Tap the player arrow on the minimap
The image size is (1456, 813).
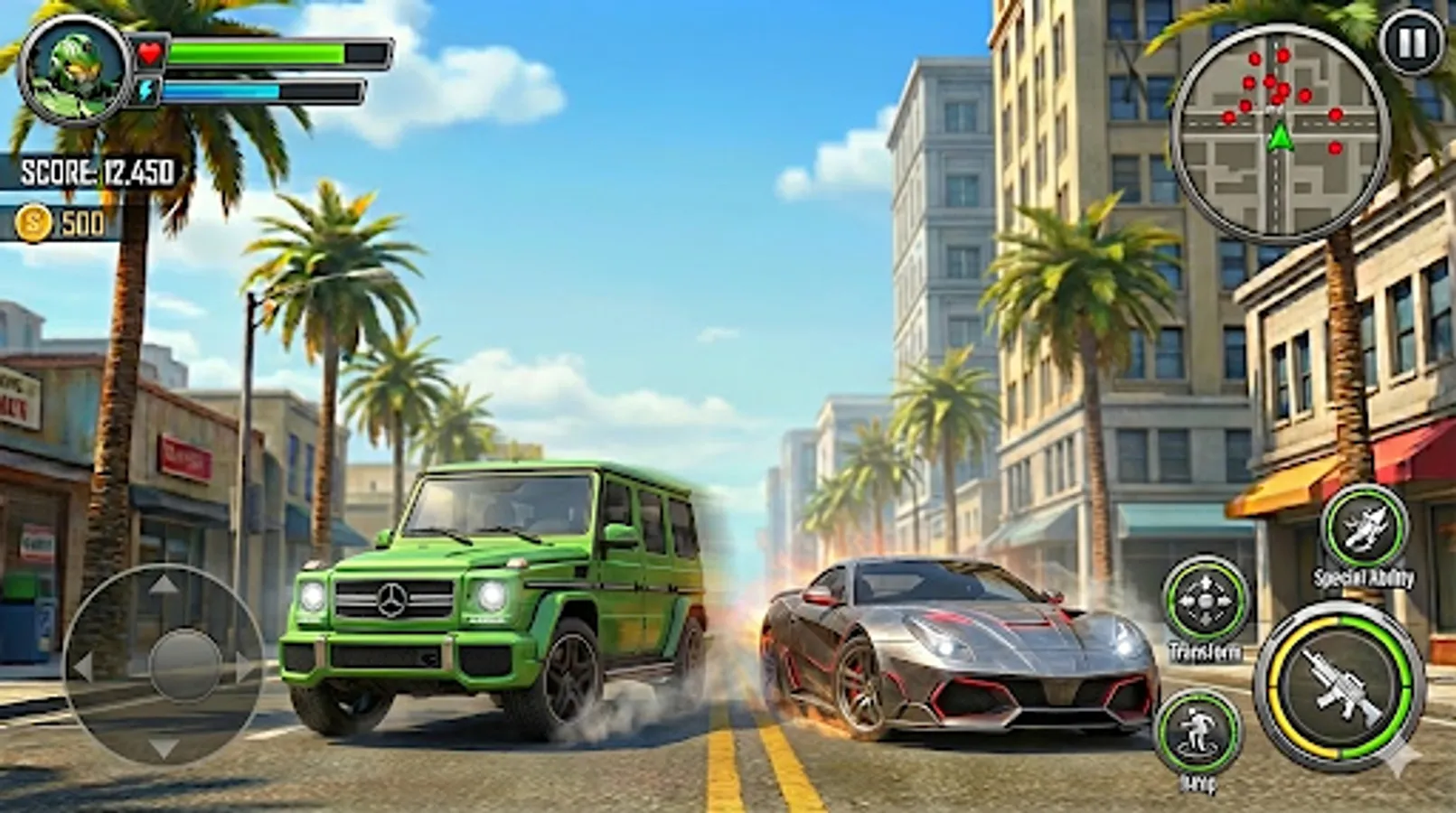pyautogui.click(x=1281, y=137)
